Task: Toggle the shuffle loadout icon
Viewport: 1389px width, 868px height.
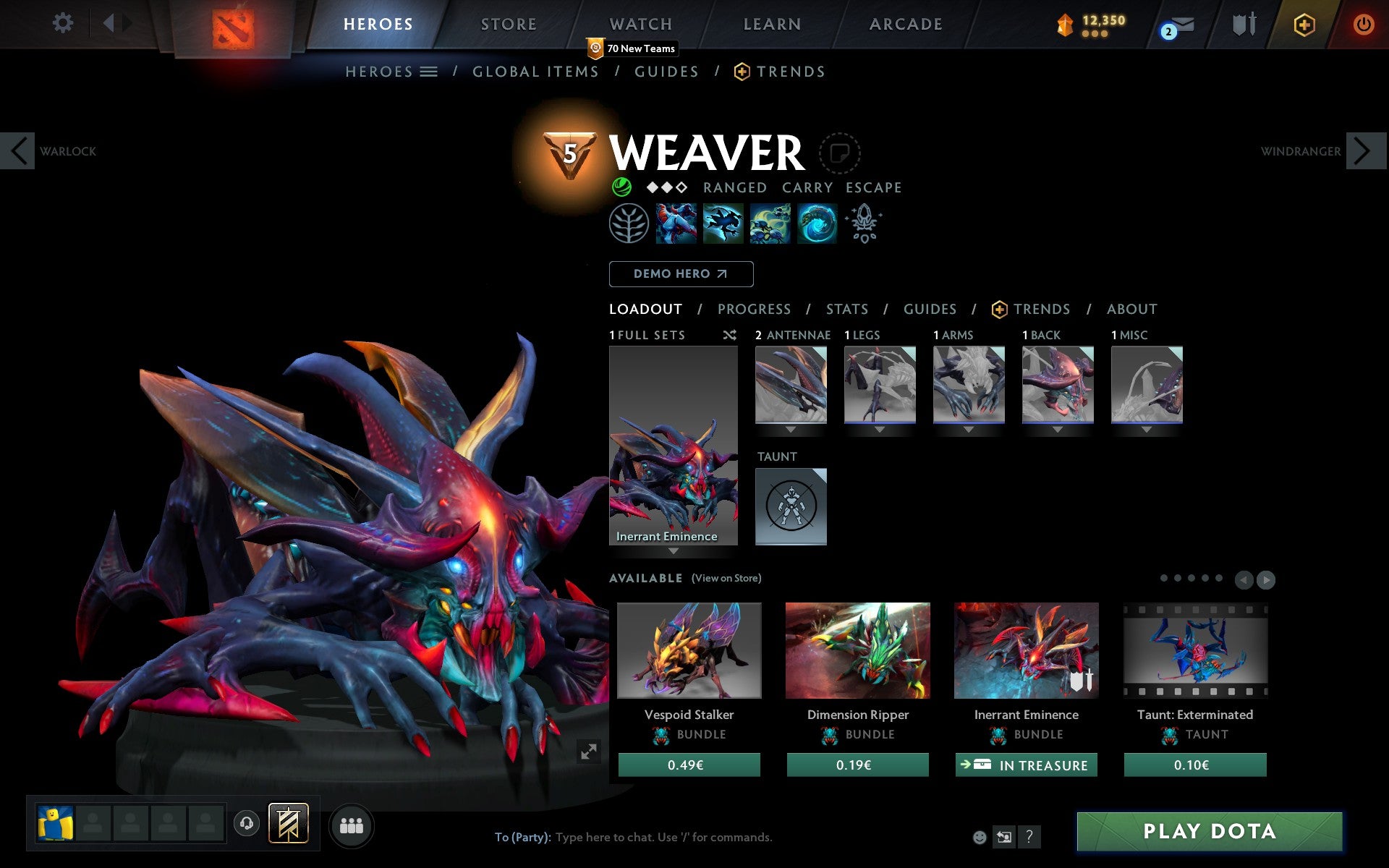Action: 729,335
